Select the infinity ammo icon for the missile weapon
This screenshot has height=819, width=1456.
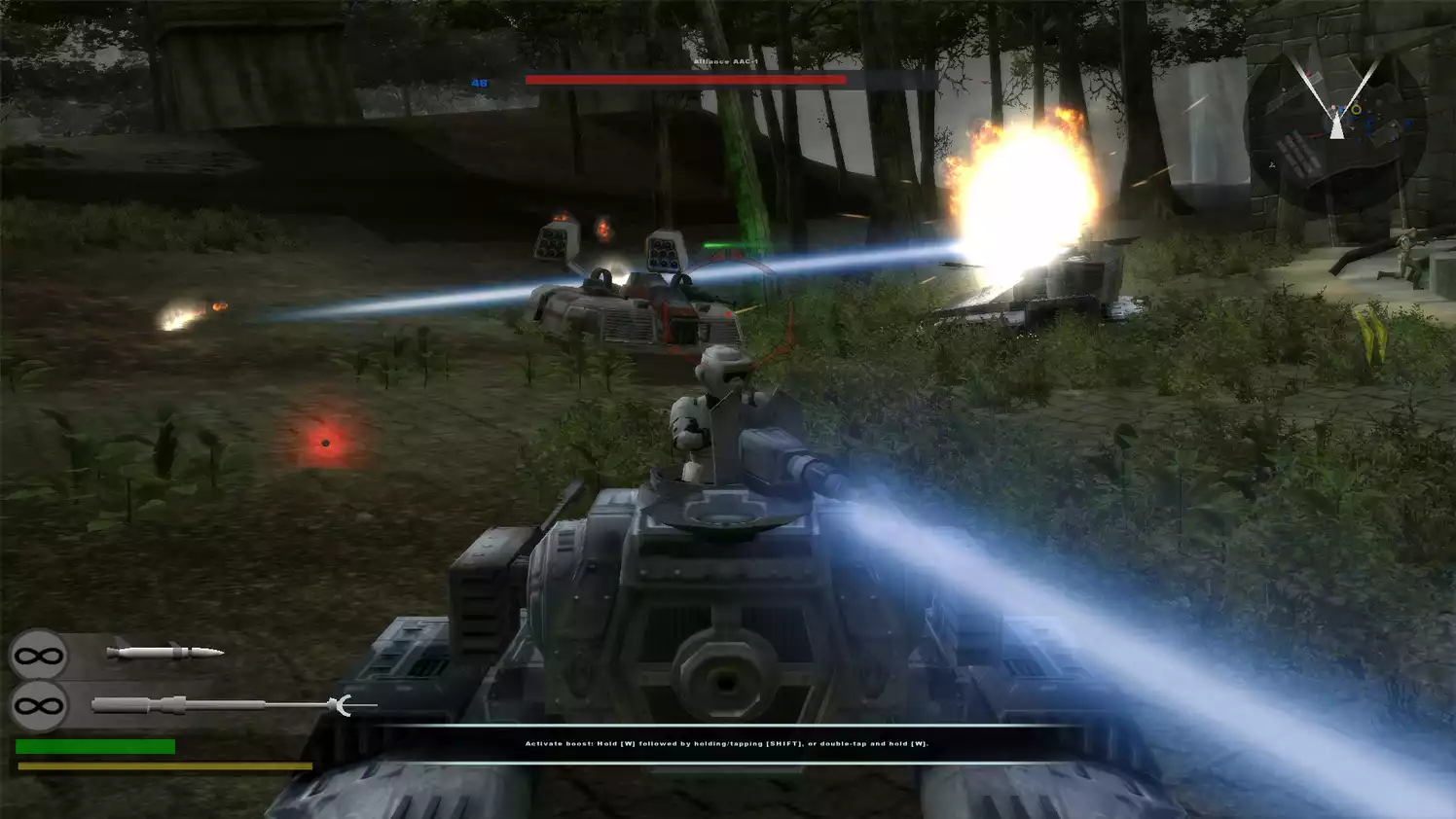[39, 654]
